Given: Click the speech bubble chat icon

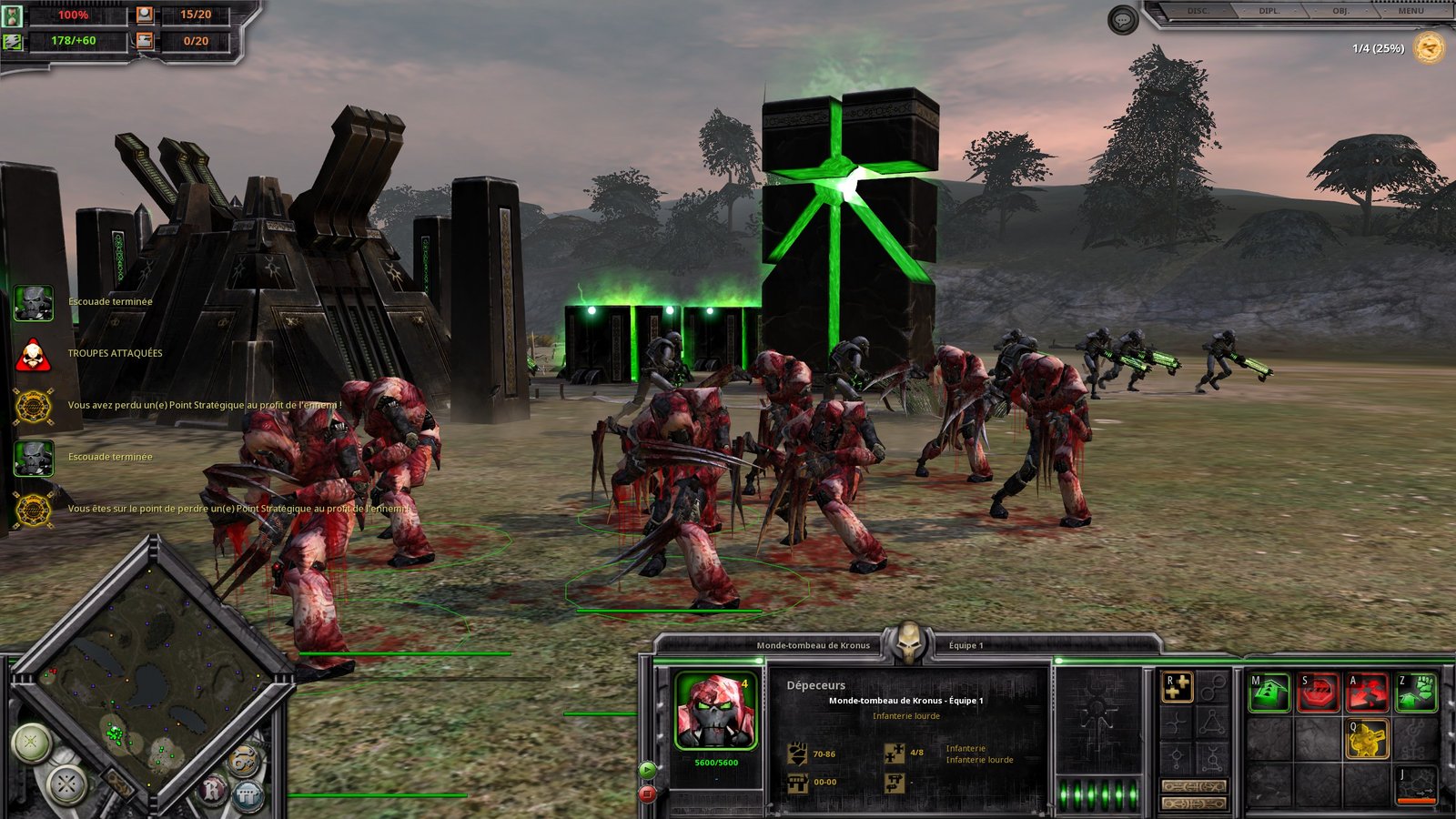Looking at the screenshot, I should point(1123,19).
